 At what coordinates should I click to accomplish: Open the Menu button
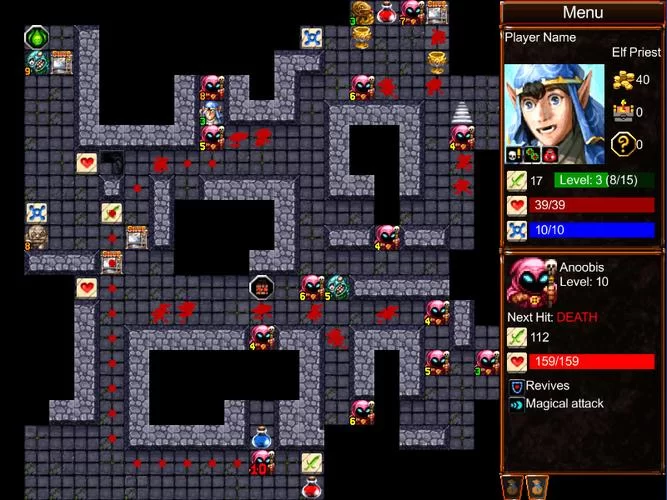tap(582, 13)
